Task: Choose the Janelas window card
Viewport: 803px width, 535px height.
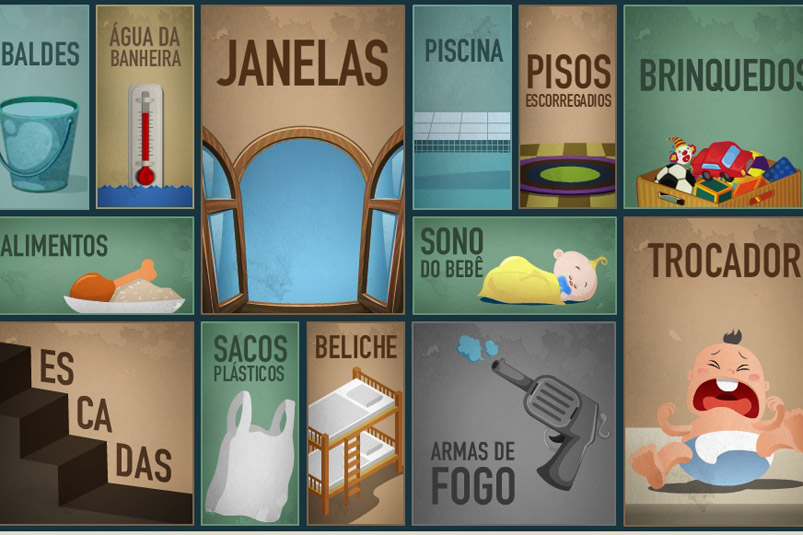Action: 303,160
